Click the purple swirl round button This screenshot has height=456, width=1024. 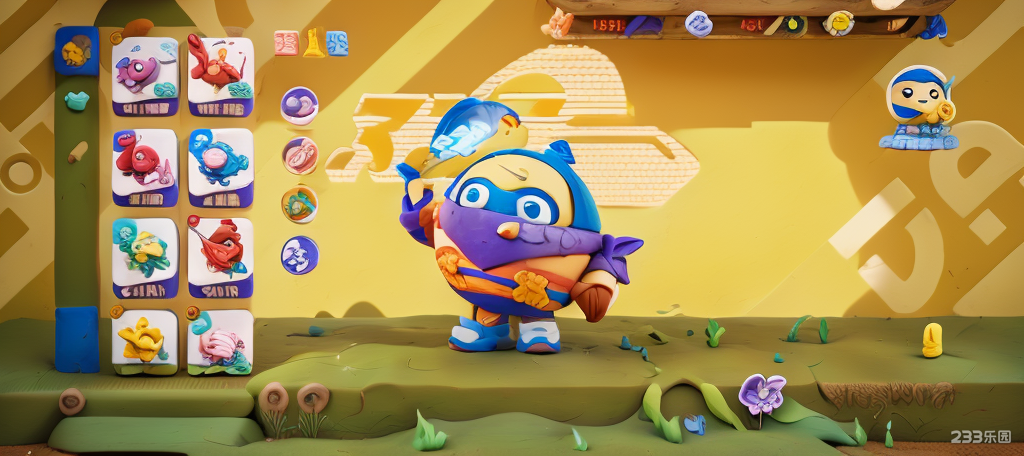[299, 105]
